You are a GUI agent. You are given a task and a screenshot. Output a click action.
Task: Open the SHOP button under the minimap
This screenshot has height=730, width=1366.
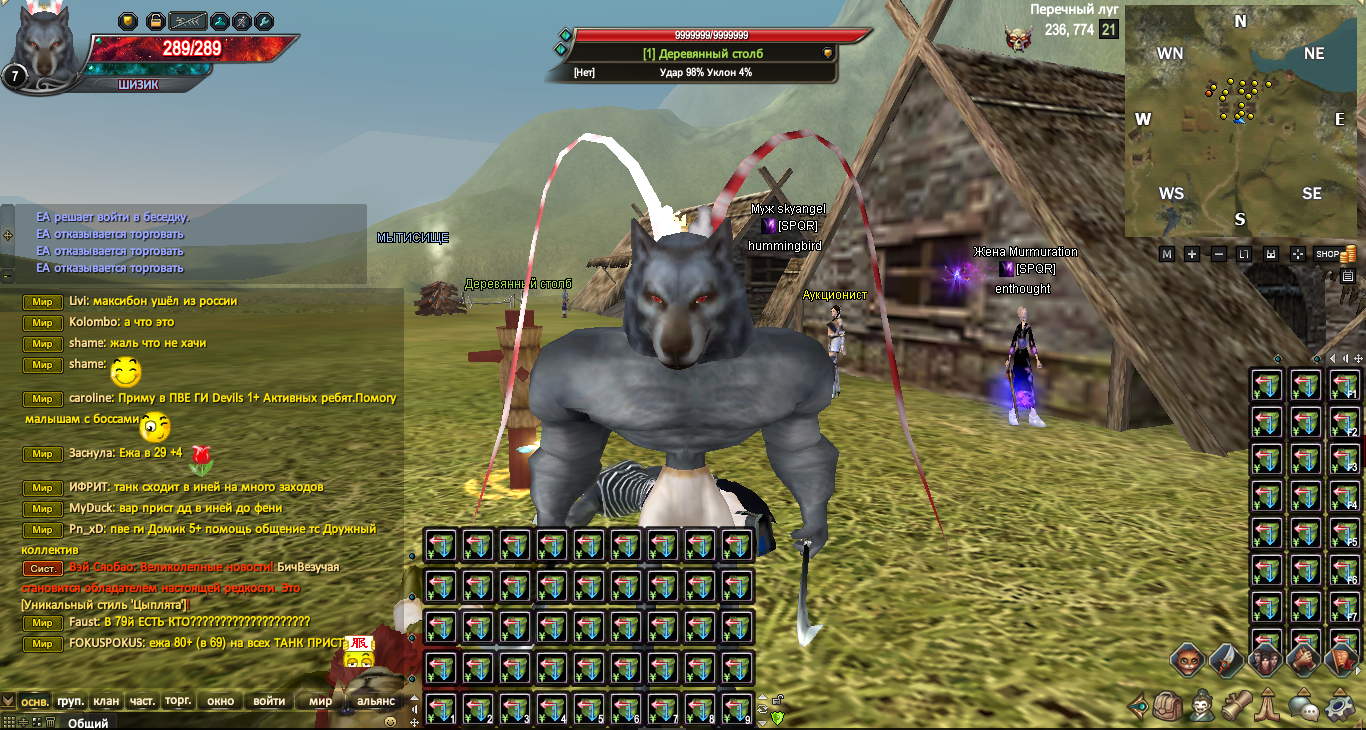click(1328, 254)
